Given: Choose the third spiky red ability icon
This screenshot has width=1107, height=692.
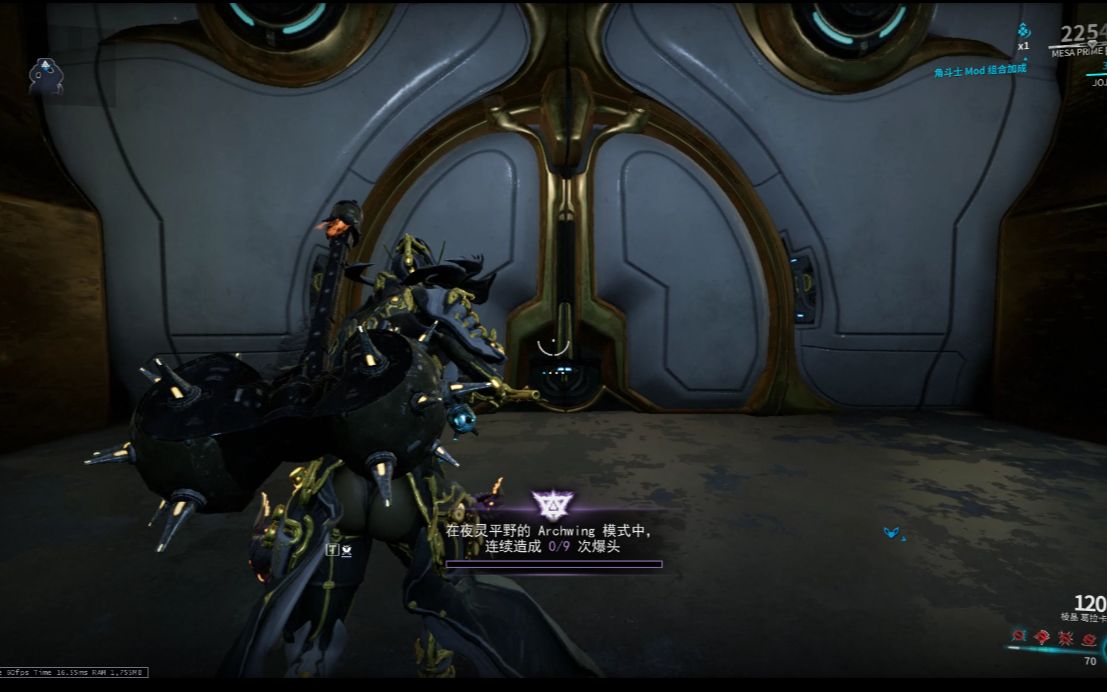Looking at the screenshot, I should coord(1066,636).
